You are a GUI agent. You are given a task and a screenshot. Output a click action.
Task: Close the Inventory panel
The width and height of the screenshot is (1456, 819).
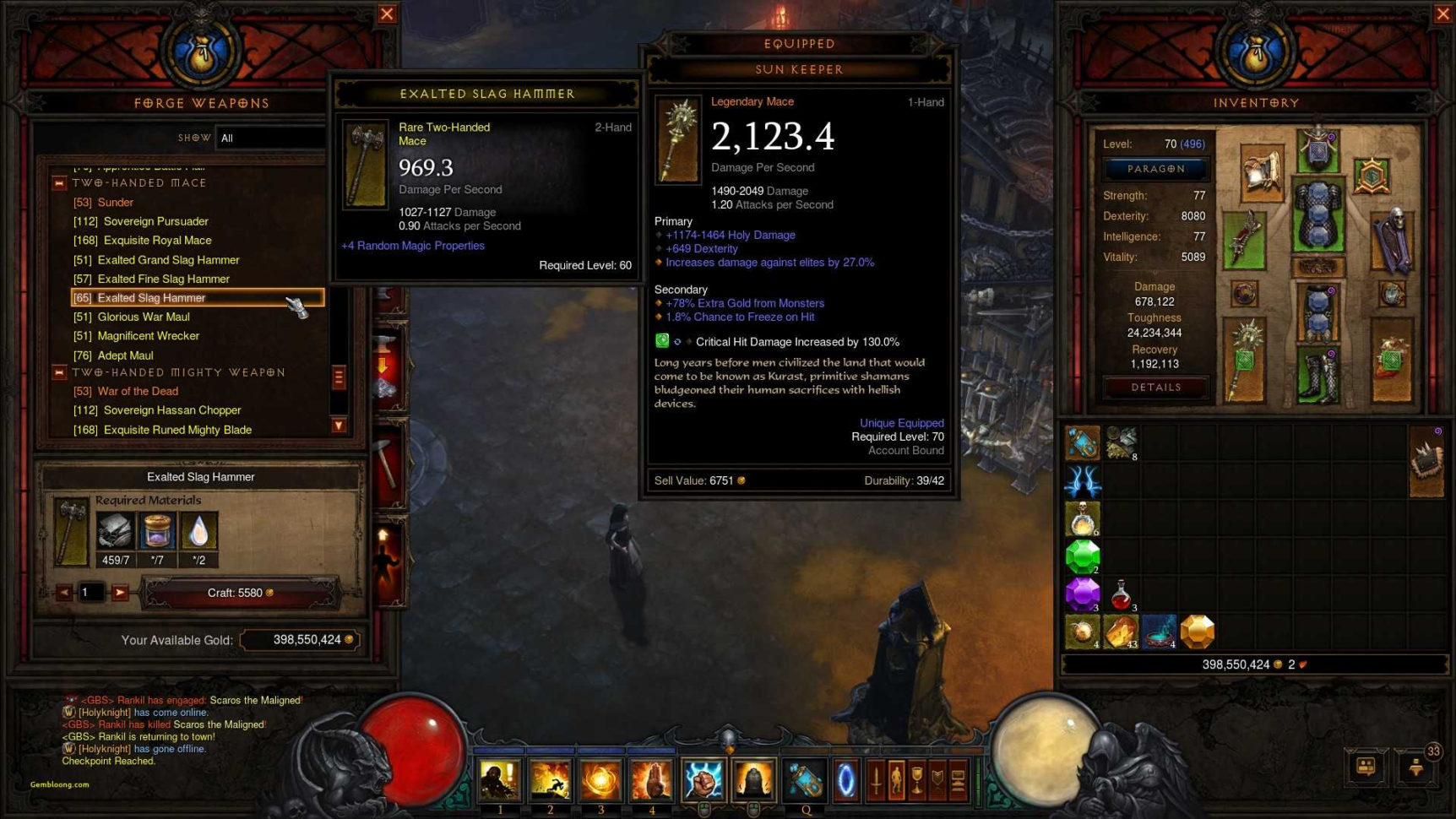click(1442, 14)
